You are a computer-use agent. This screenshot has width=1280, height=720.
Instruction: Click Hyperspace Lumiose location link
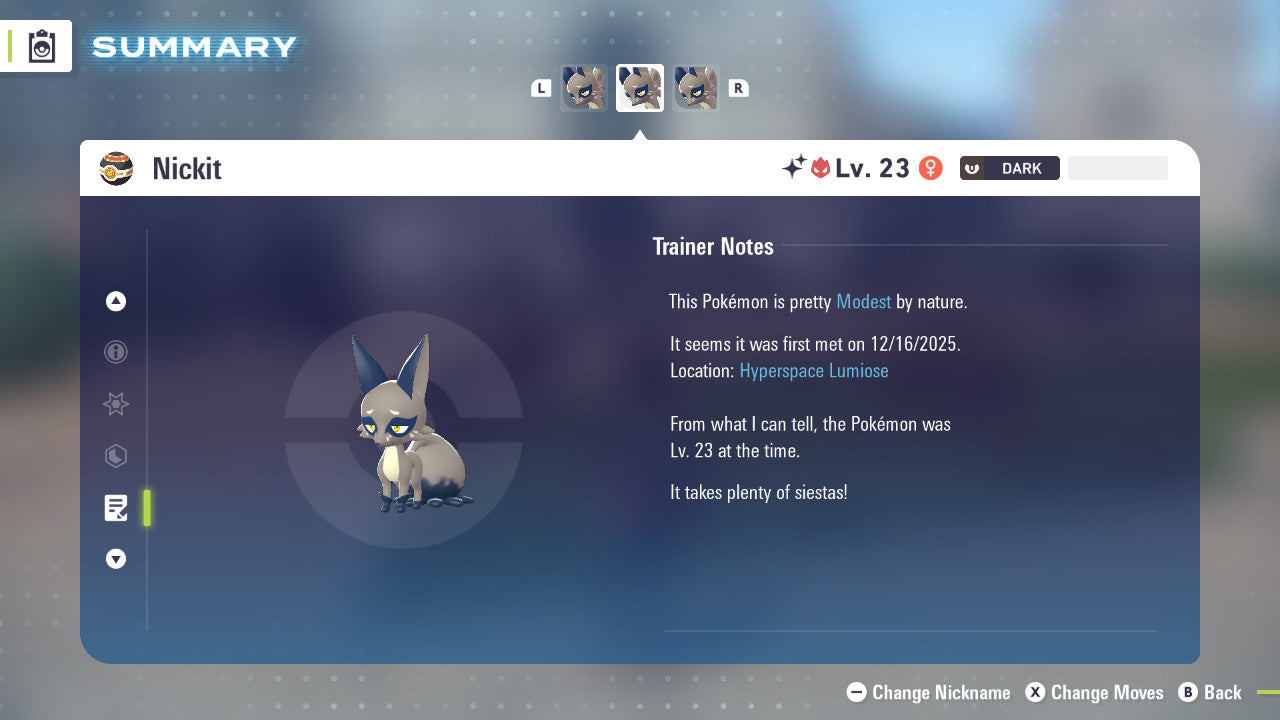point(814,370)
